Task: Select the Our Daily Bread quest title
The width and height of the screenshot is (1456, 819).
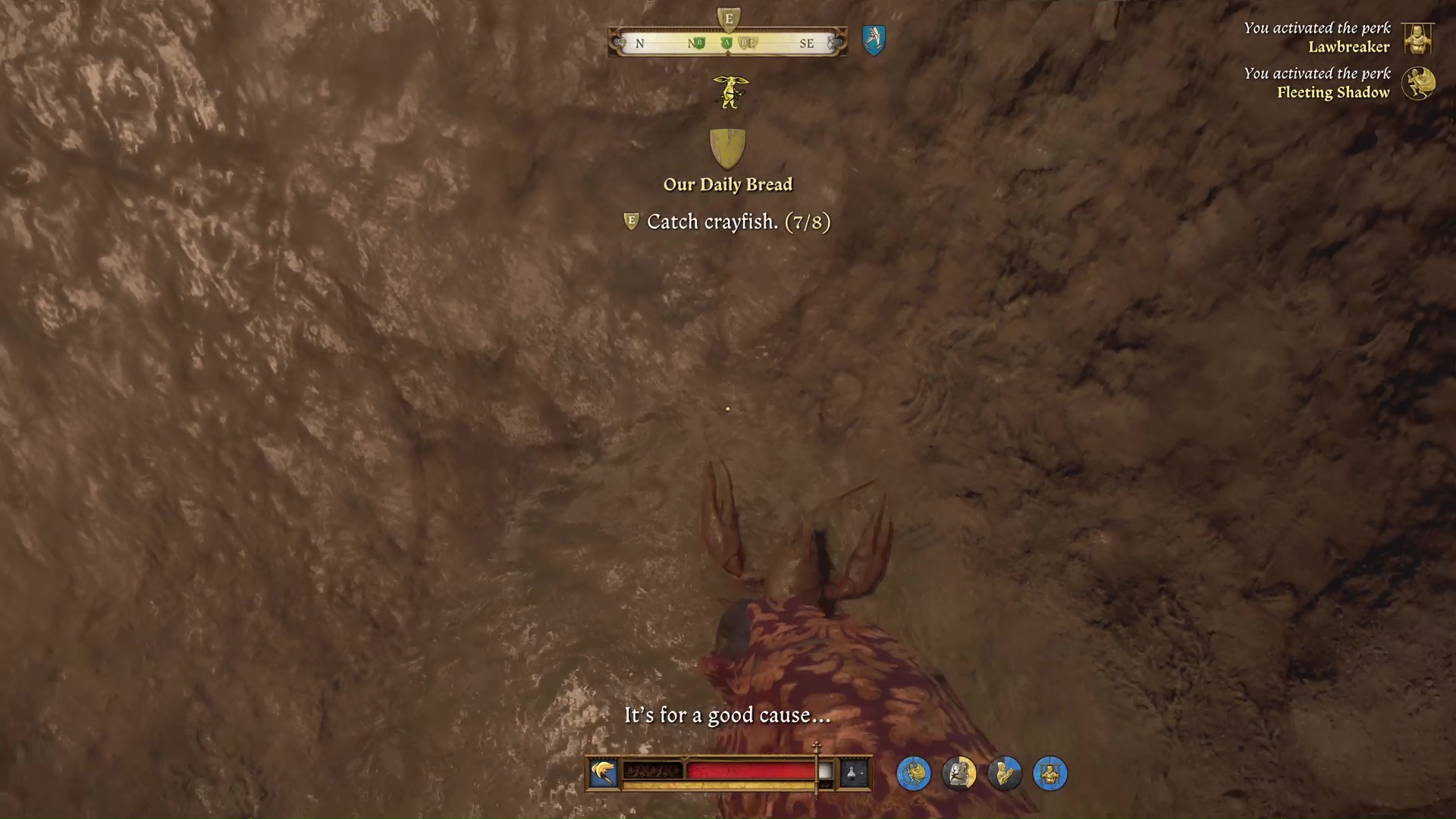Action: [727, 184]
